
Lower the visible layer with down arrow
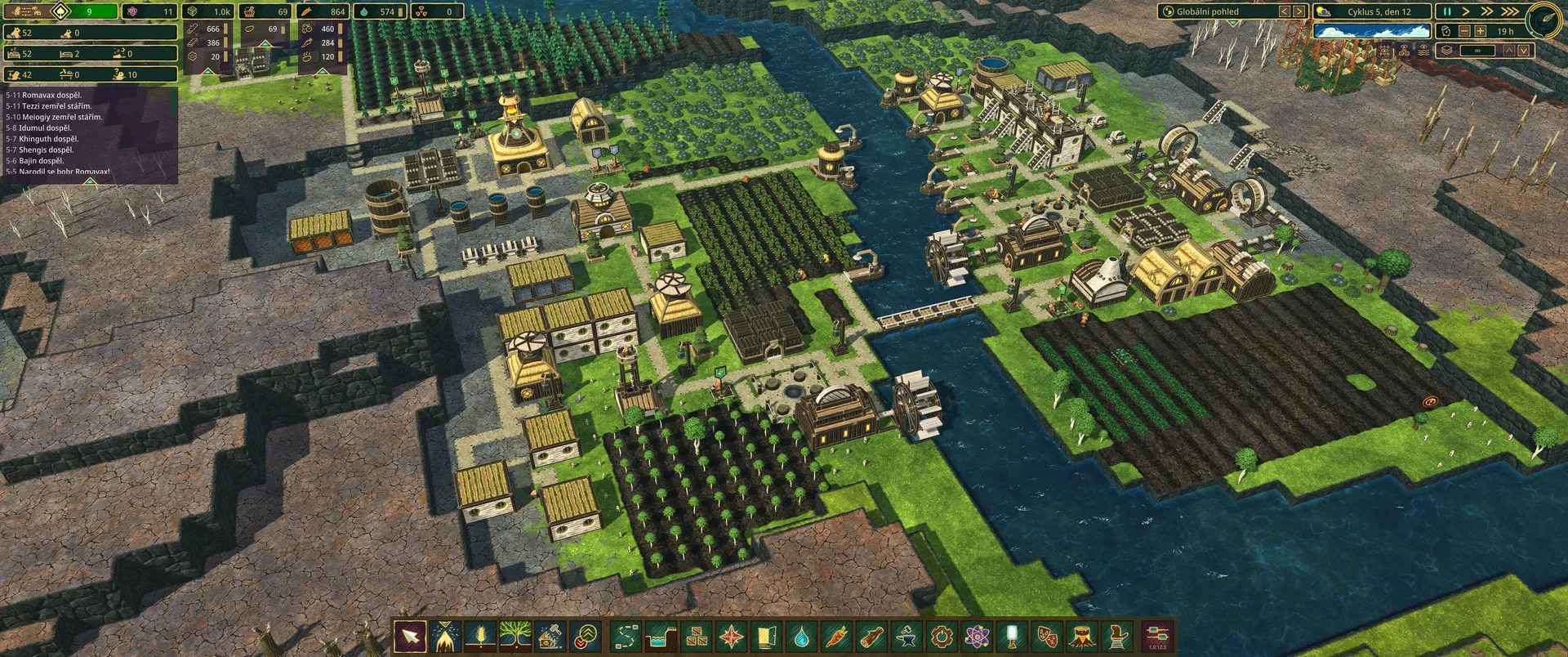[1524, 51]
